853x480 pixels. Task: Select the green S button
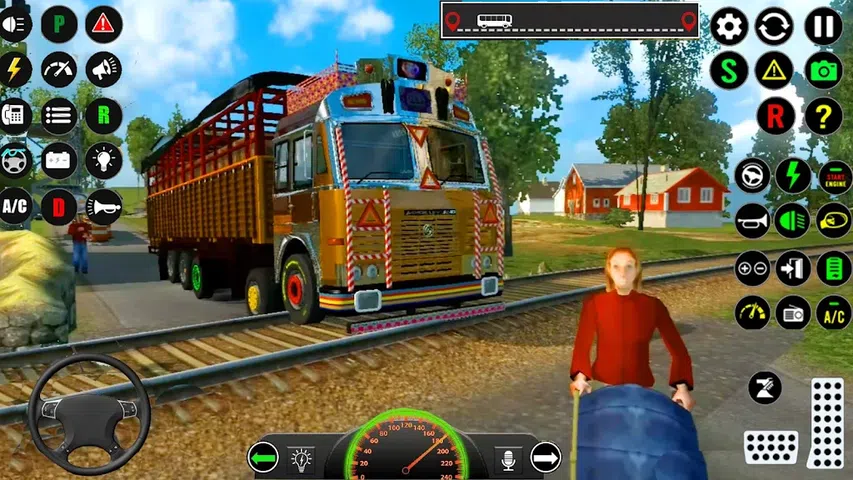[729, 71]
